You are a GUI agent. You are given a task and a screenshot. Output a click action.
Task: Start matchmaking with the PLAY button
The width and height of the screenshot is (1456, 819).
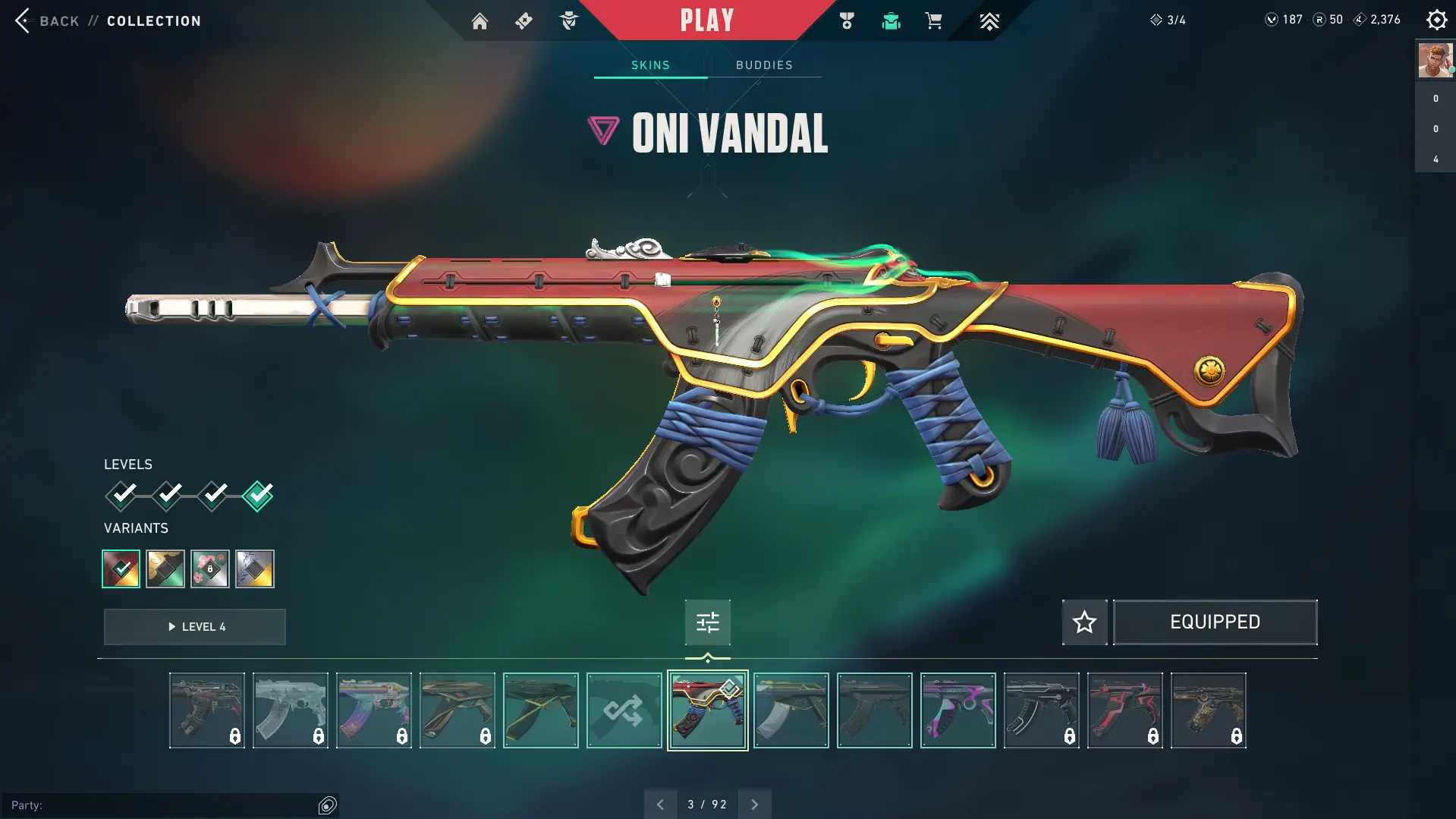tap(706, 20)
